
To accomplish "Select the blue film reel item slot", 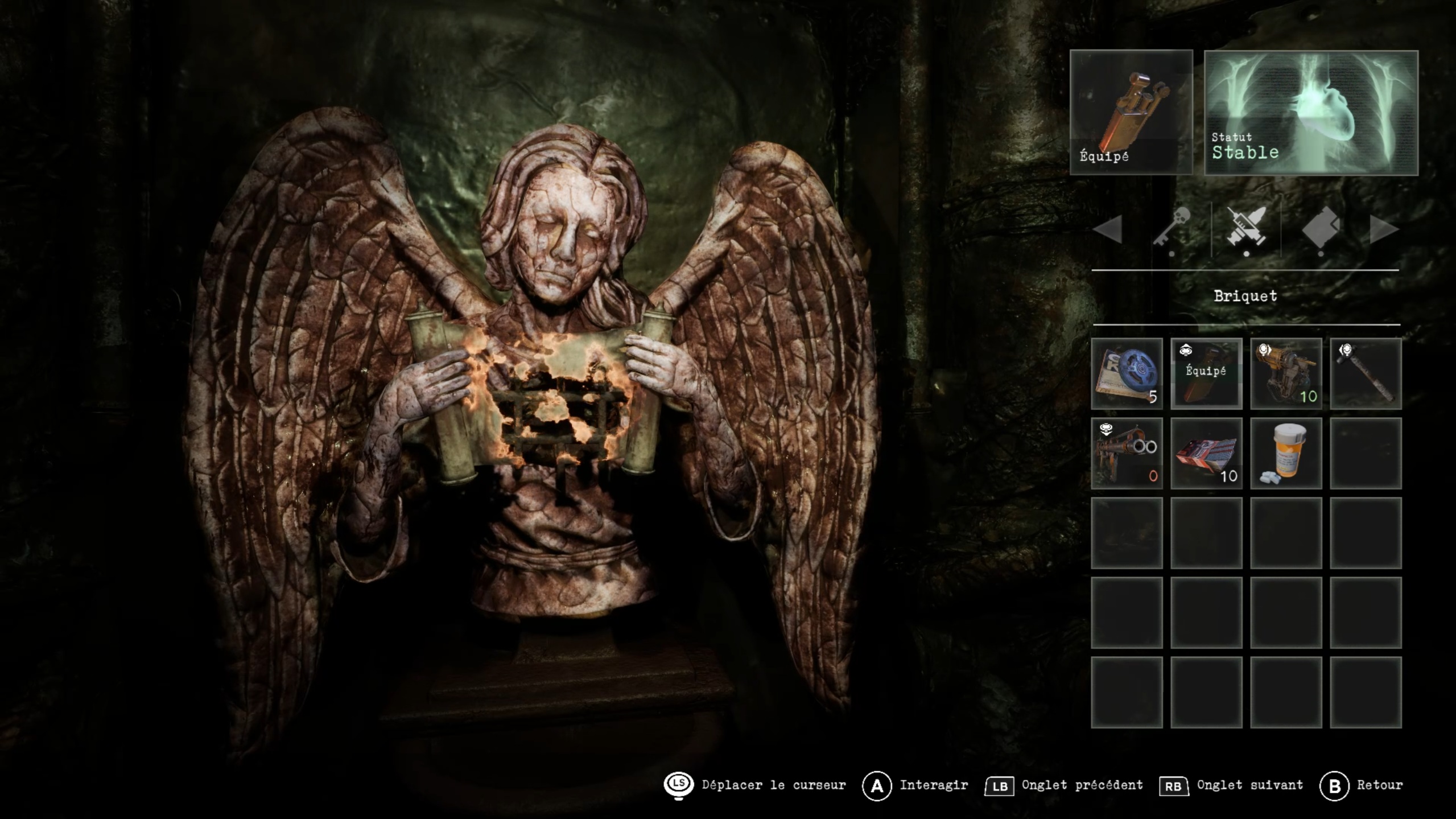I will coord(1127,373).
